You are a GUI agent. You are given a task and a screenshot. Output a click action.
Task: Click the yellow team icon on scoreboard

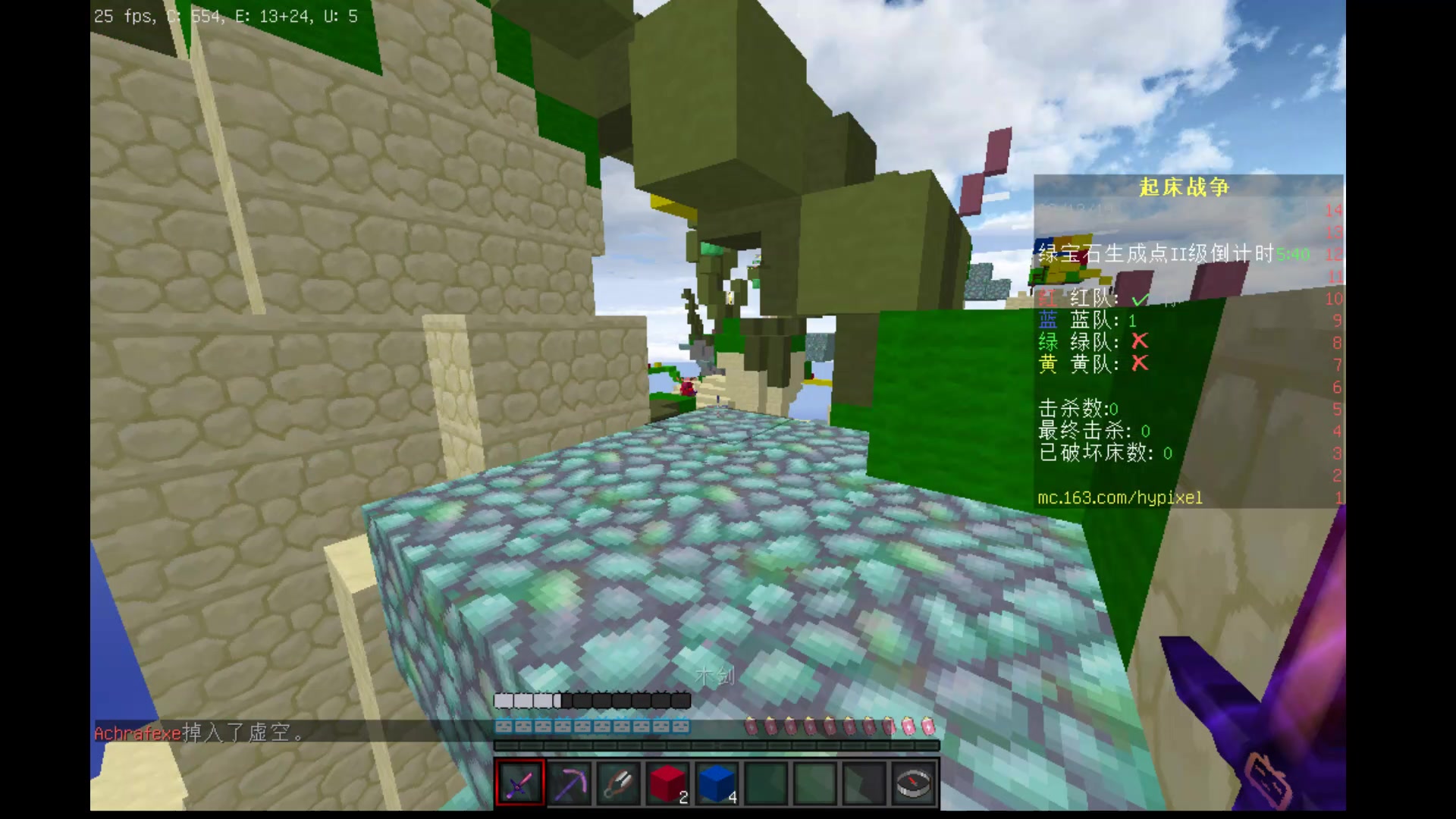(x=1047, y=365)
